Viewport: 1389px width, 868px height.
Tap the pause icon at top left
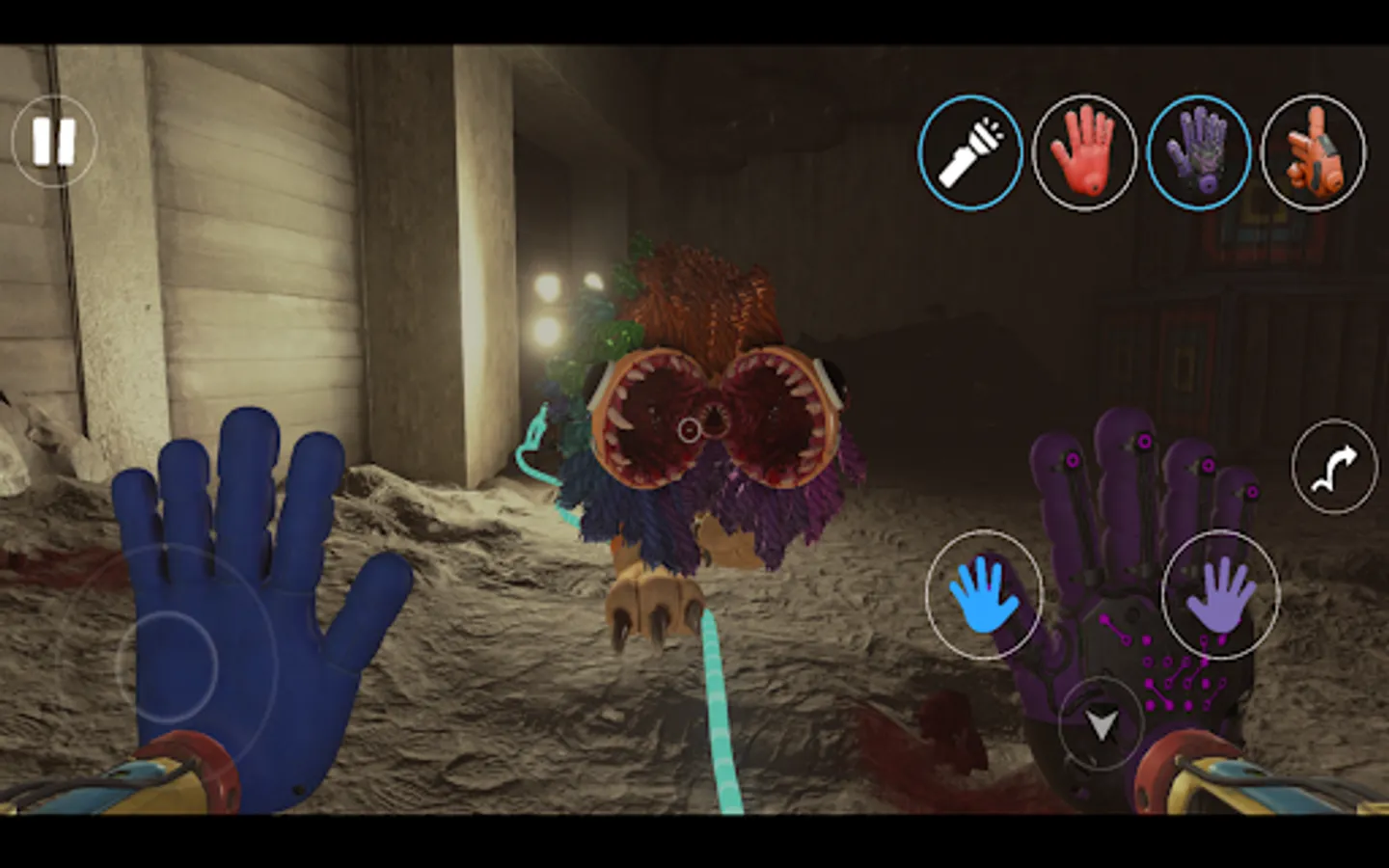[55, 141]
